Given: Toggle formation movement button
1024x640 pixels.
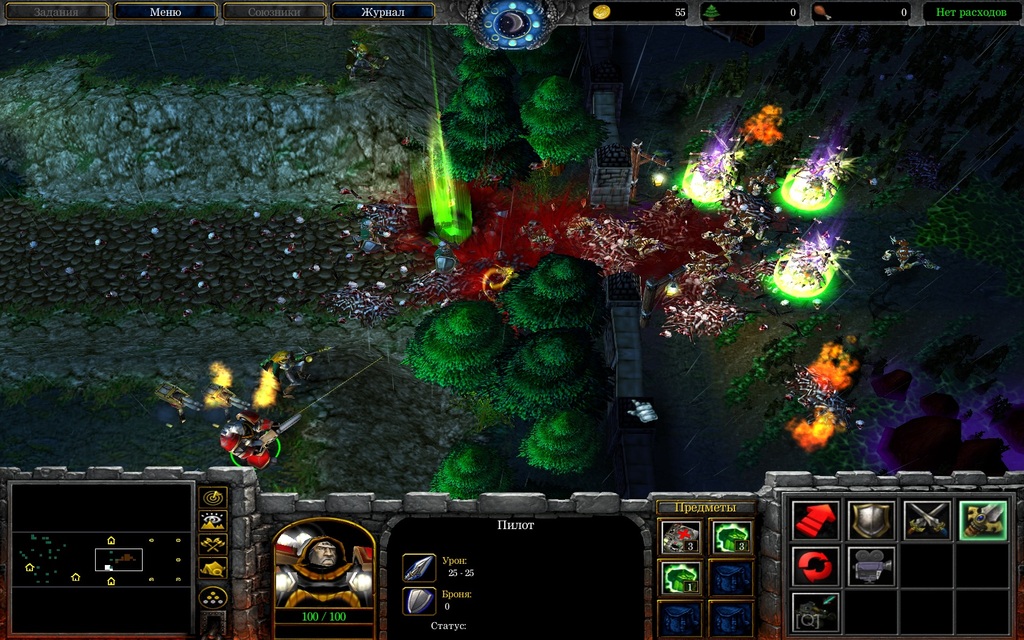Looking at the screenshot, I should click(214, 598).
